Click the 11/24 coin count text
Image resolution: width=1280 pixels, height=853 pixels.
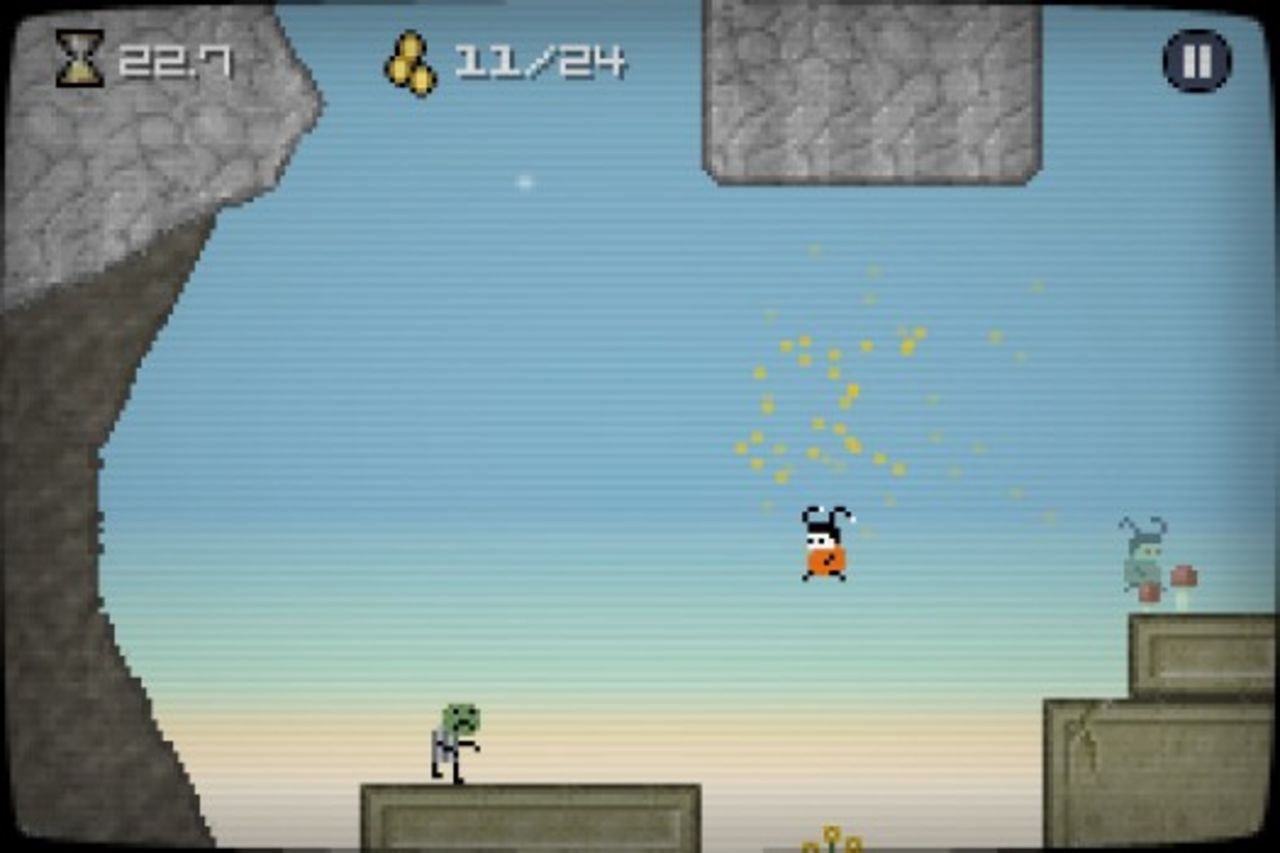pos(540,62)
